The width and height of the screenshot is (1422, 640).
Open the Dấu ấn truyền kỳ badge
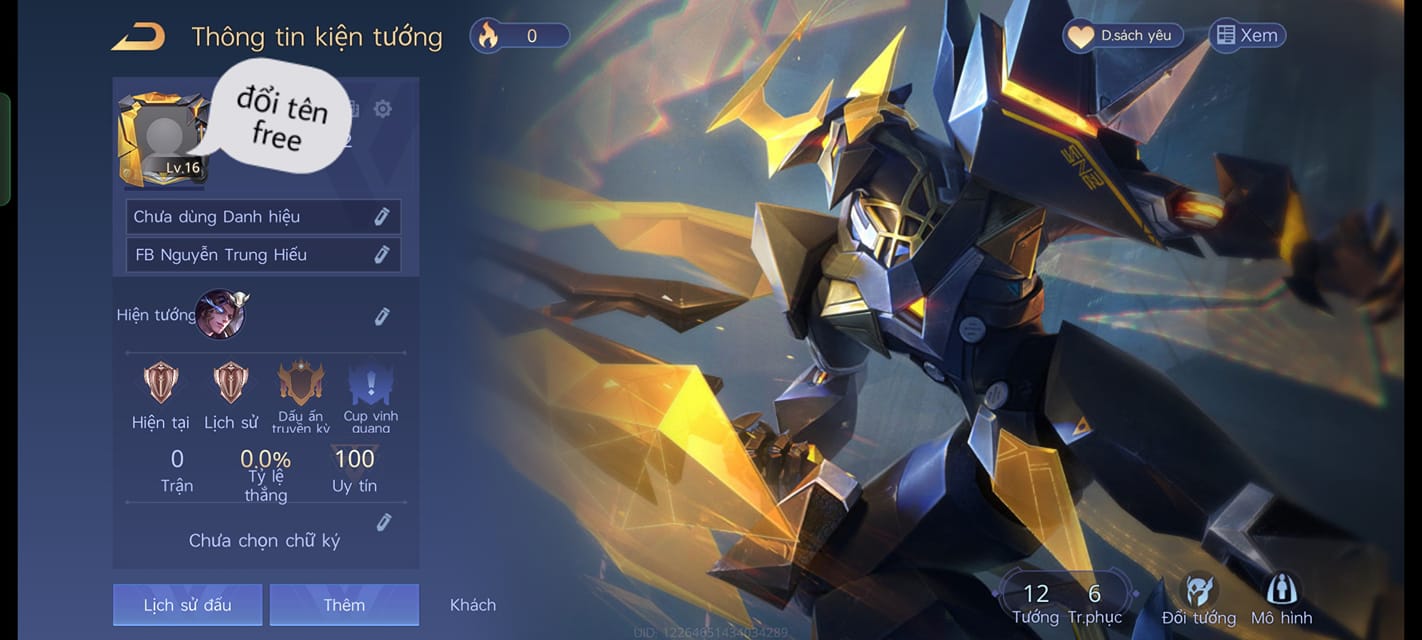click(301, 385)
